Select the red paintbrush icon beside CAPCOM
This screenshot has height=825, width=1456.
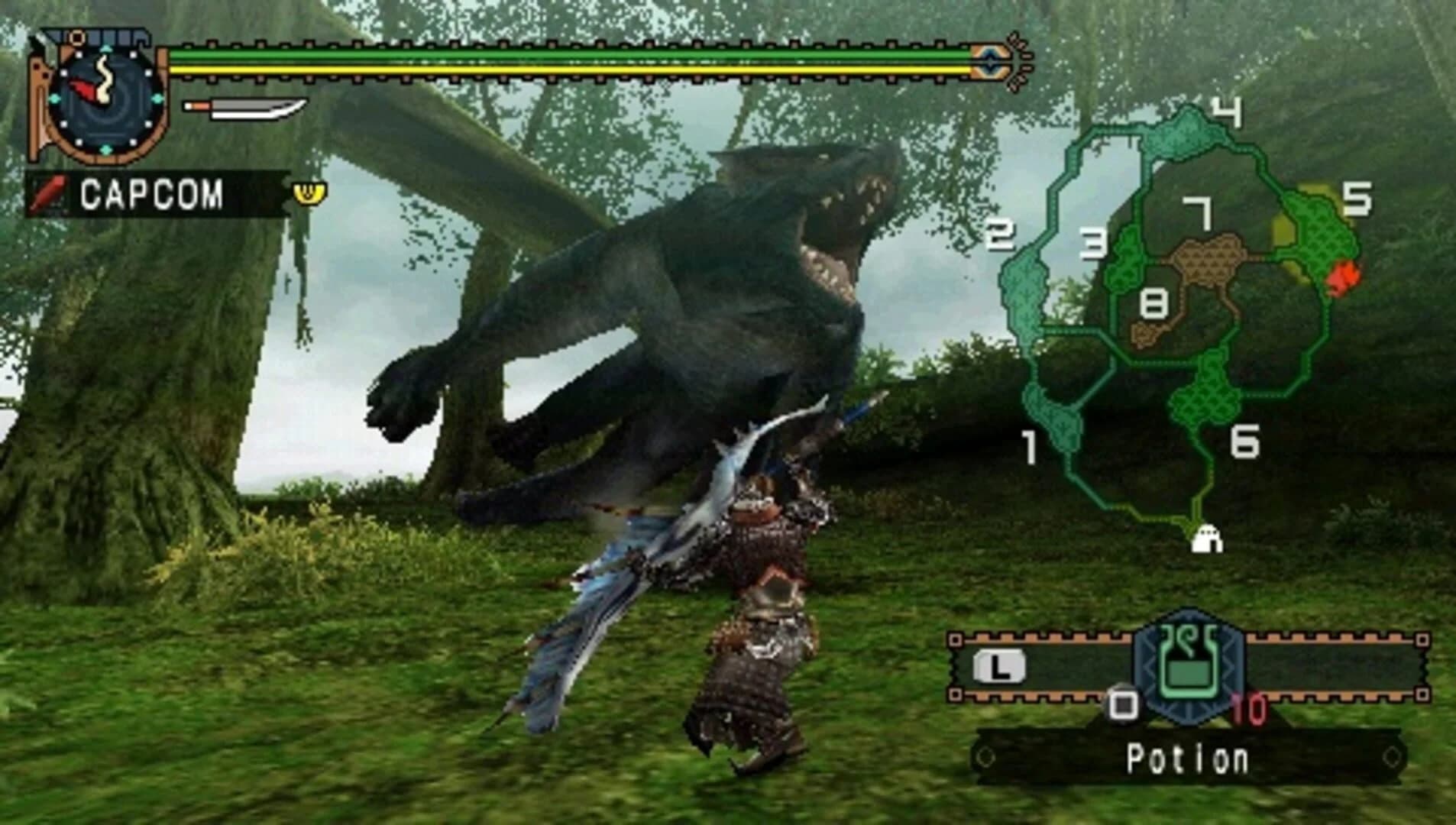click(x=47, y=193)
